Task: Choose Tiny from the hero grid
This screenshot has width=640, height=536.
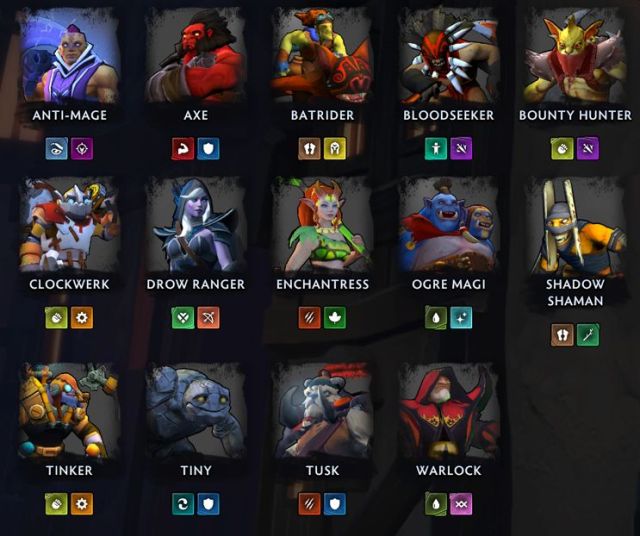Action: (196, 411)
